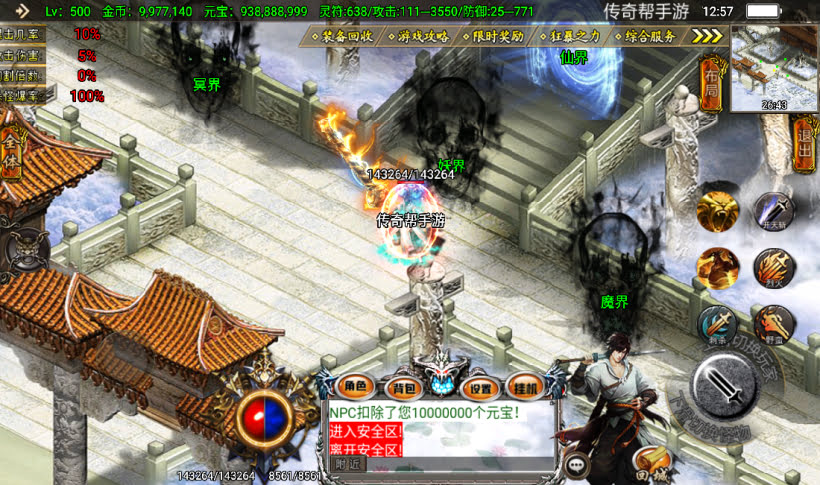Toggle the 挂机 auto-battle button
Image resolution: width=820 pixels, height=485 pixels.
pyautogui.click(x=526, y=387)
